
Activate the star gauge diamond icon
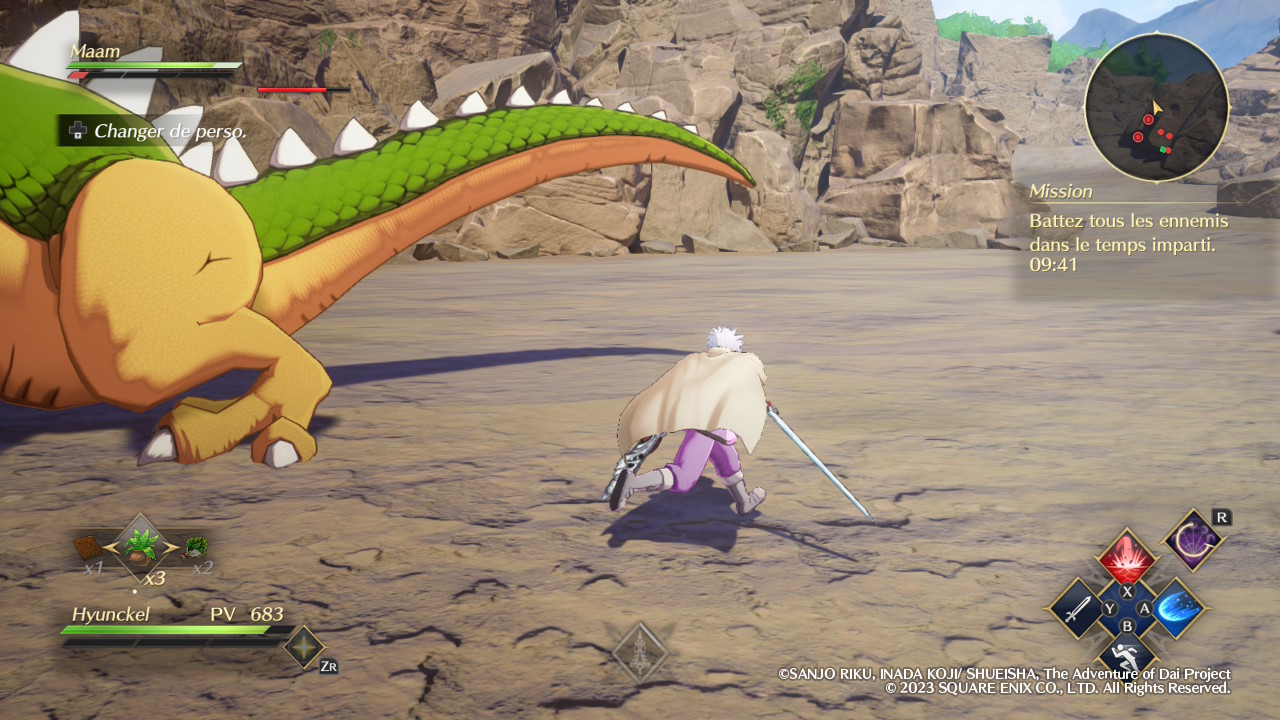coord(303,647)
